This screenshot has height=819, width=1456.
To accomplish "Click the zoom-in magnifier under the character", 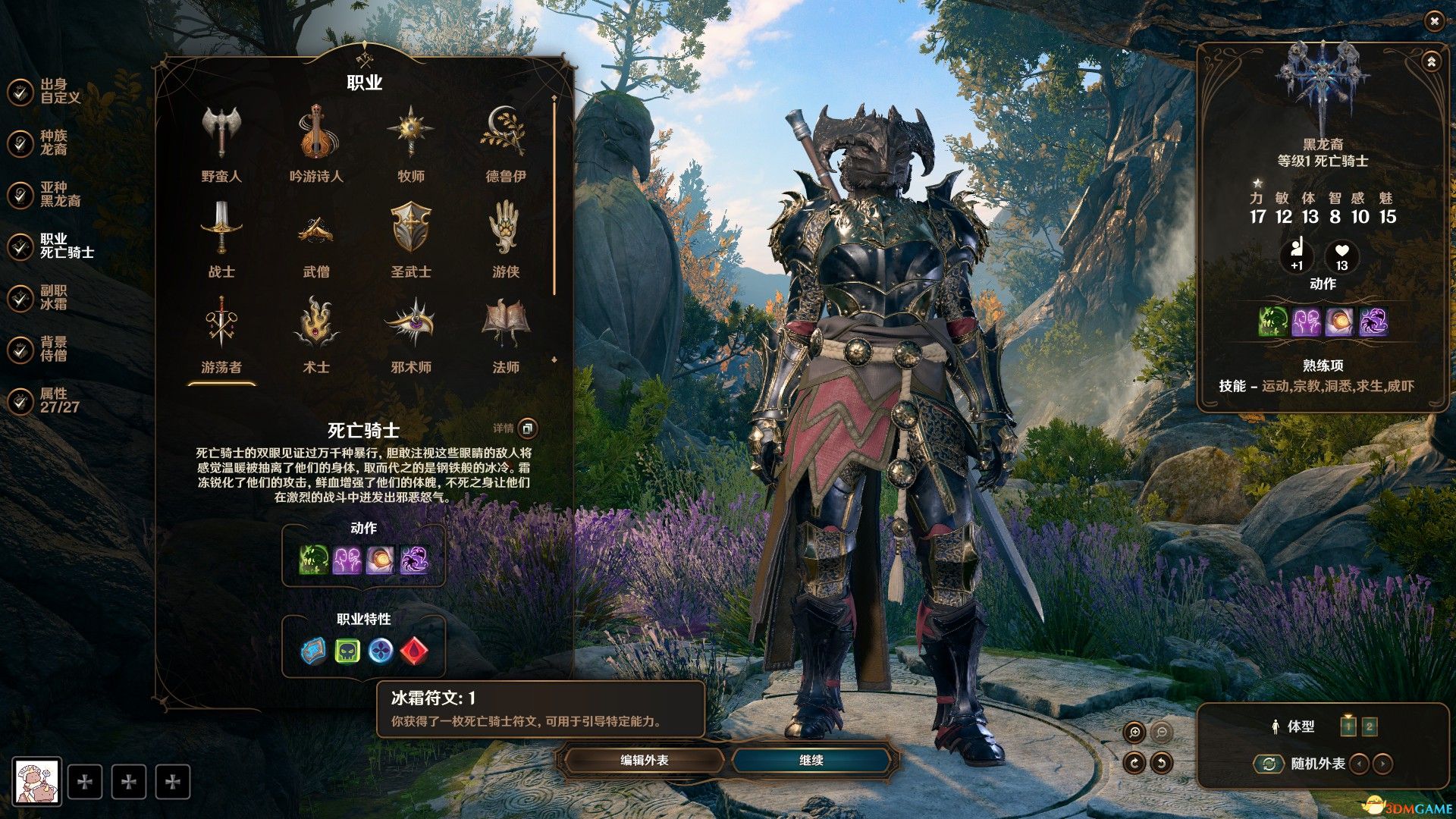I will (x=1134, y=730).
